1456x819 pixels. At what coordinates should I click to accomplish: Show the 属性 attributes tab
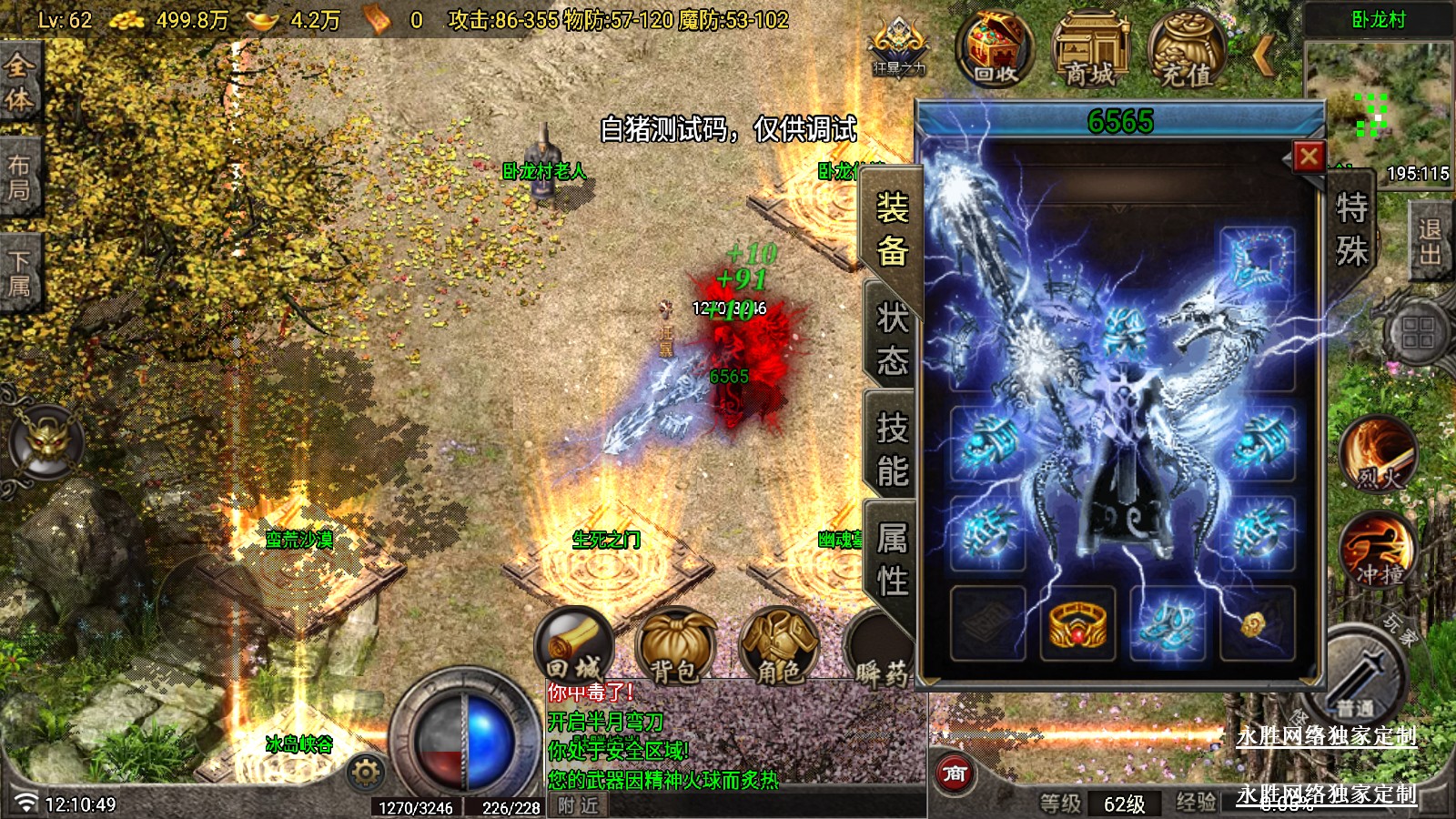click(892, 559)
